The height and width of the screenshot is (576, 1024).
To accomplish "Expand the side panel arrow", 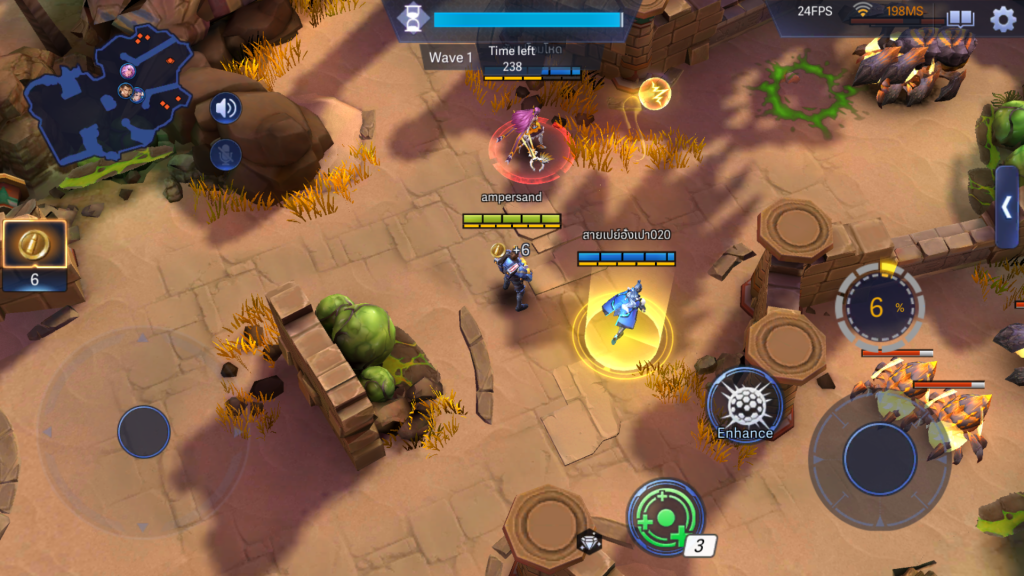I will pos(1007,207).
